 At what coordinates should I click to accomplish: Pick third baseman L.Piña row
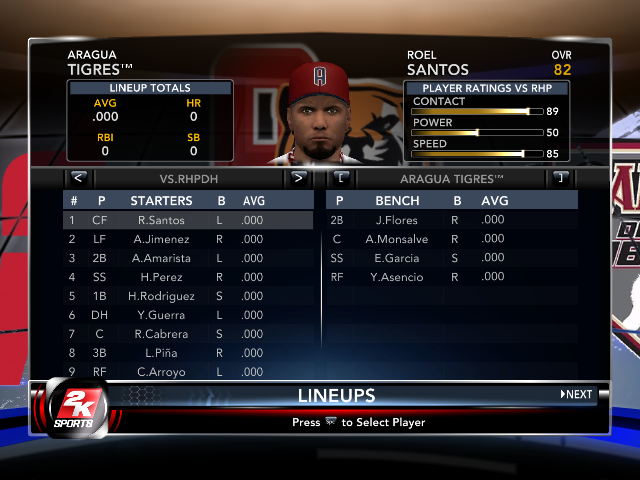point(159,353)
